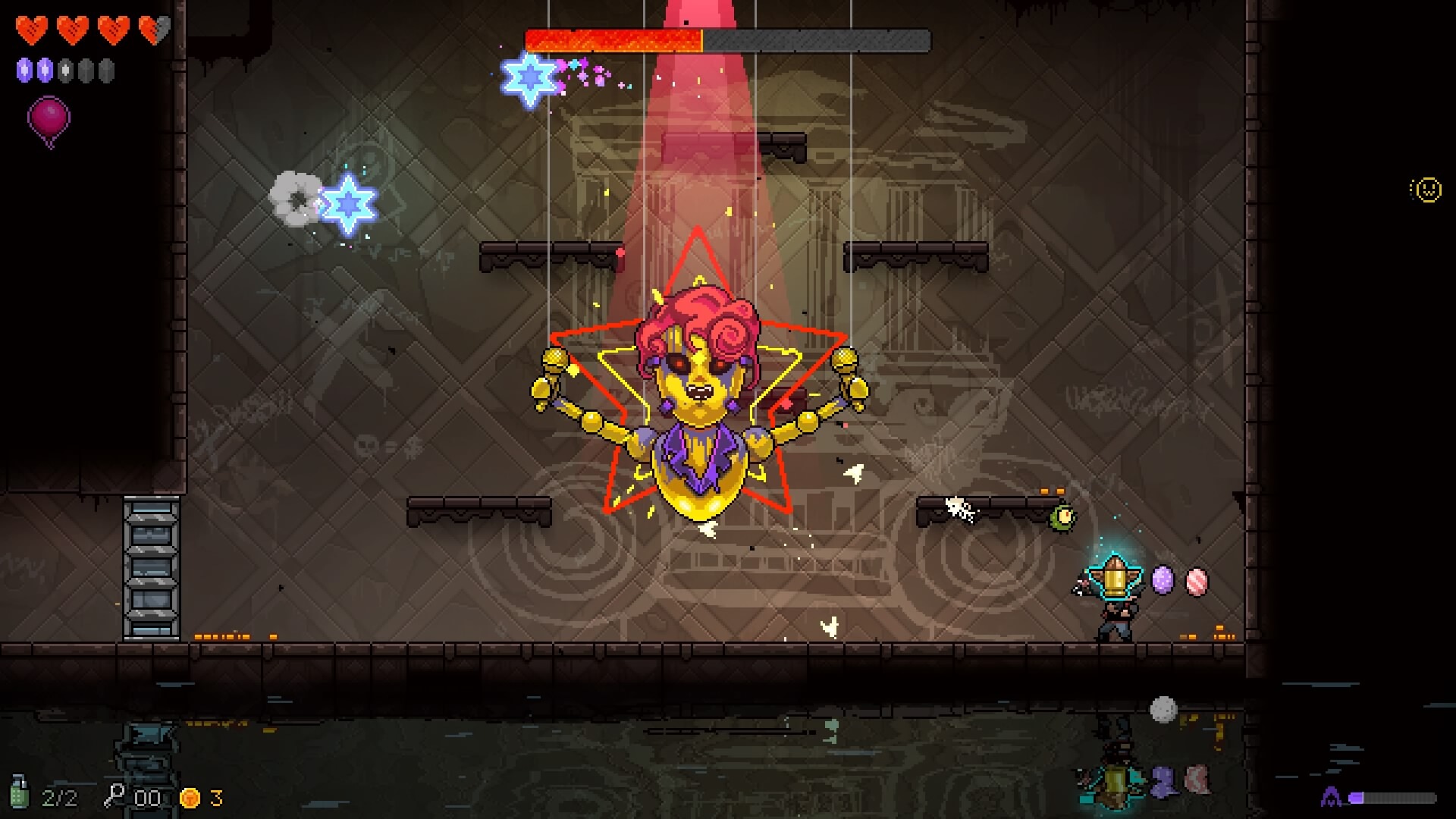Select the pink balloon item icon
The width and height of the screenshot is (1456, 819).
(49, 119)
